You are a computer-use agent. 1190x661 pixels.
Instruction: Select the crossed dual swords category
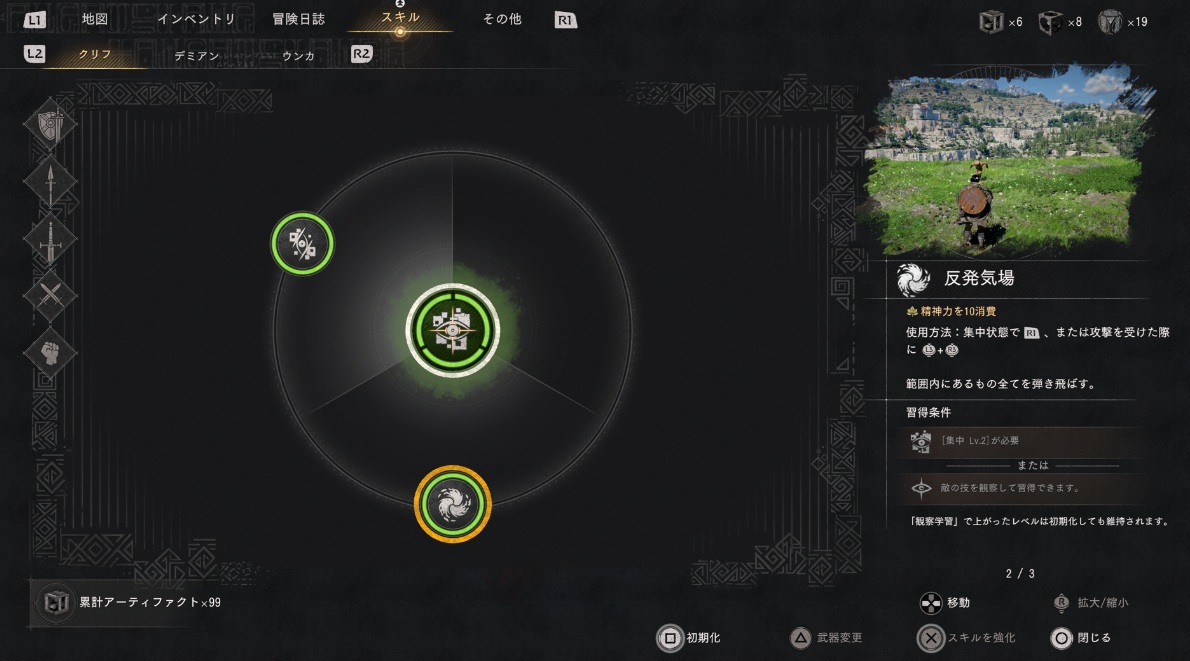[50, 296]
